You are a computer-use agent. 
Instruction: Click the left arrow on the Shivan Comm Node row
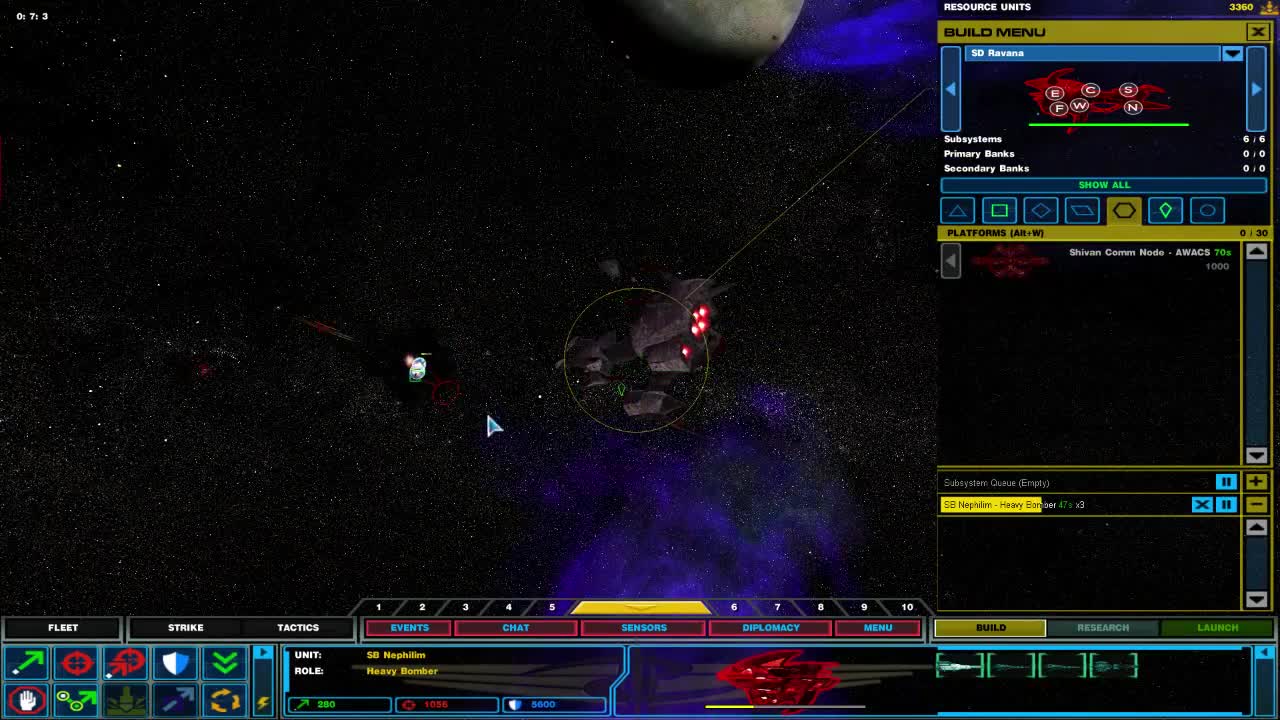tap(949, 260)
